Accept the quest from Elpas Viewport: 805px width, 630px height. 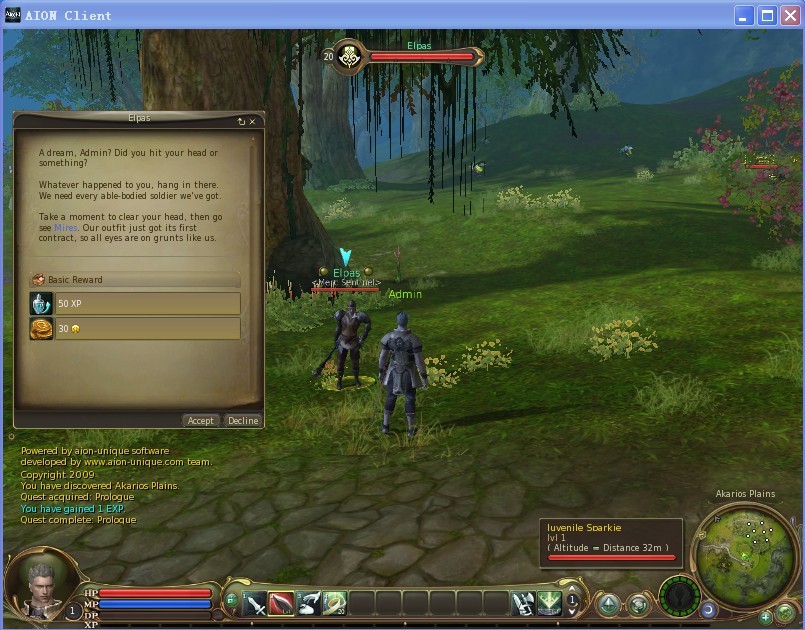[x=200, y=421]
